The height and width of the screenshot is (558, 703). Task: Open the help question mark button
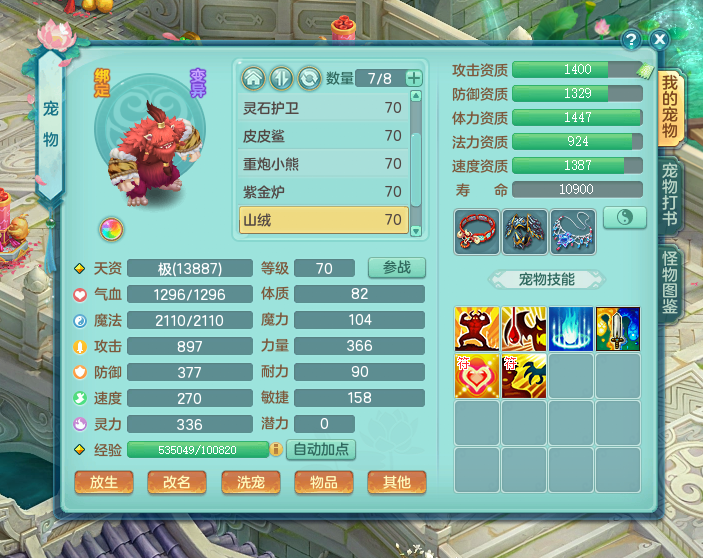point(631,40)
